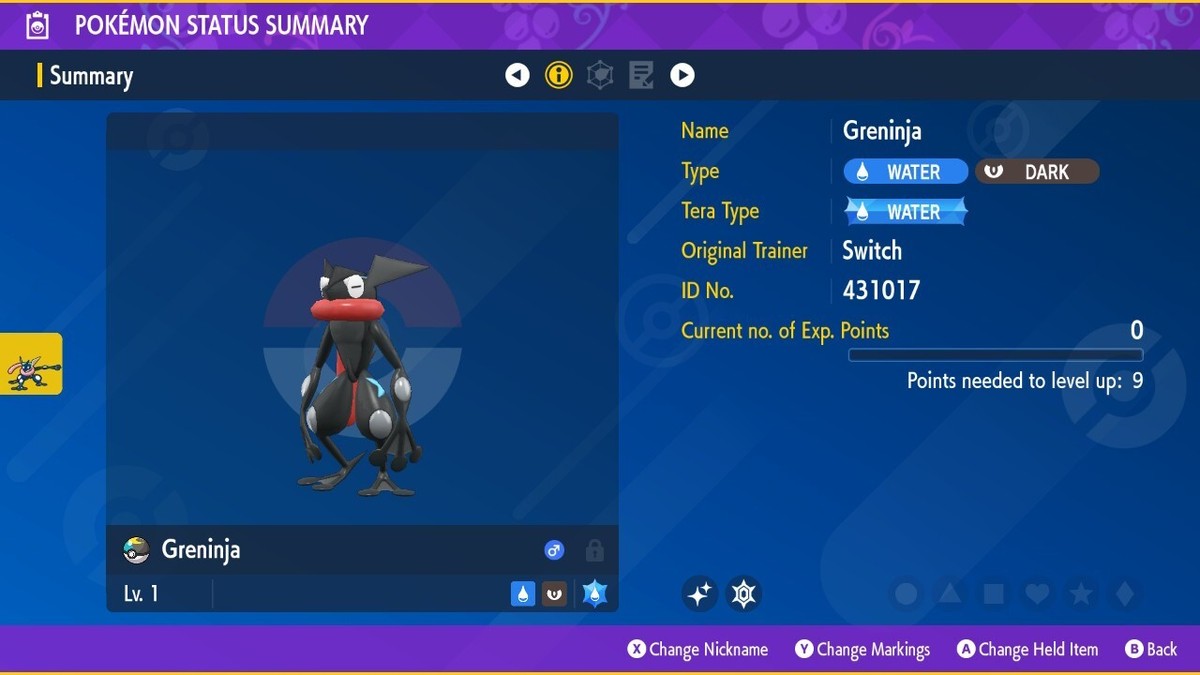Select the yellow info summary tab
The height and width of the screenshot is (675, 1200).
pyautogui.click(x=559, y=75)
